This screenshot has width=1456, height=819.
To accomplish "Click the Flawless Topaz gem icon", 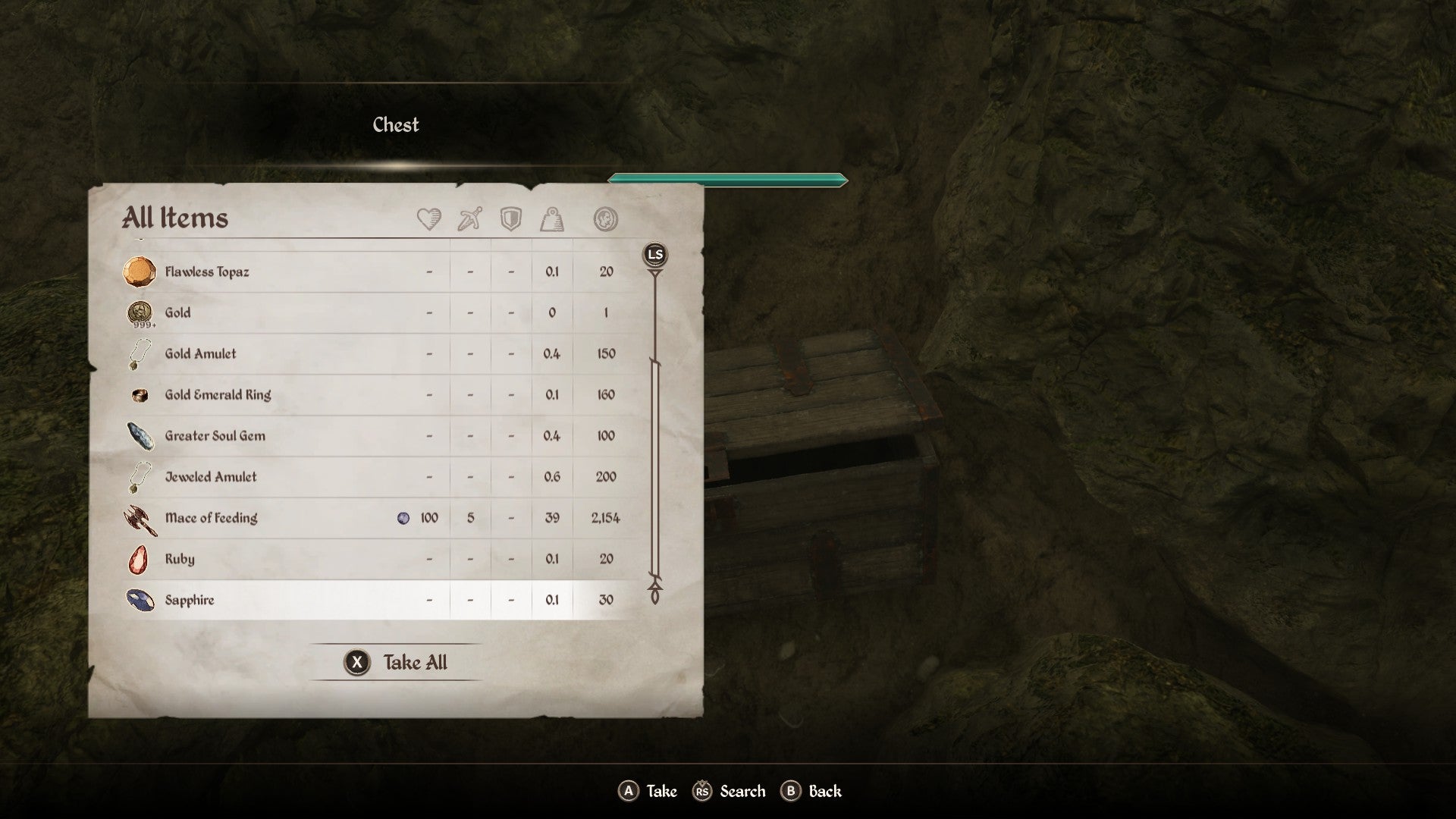I will click(x=140, y=271).
